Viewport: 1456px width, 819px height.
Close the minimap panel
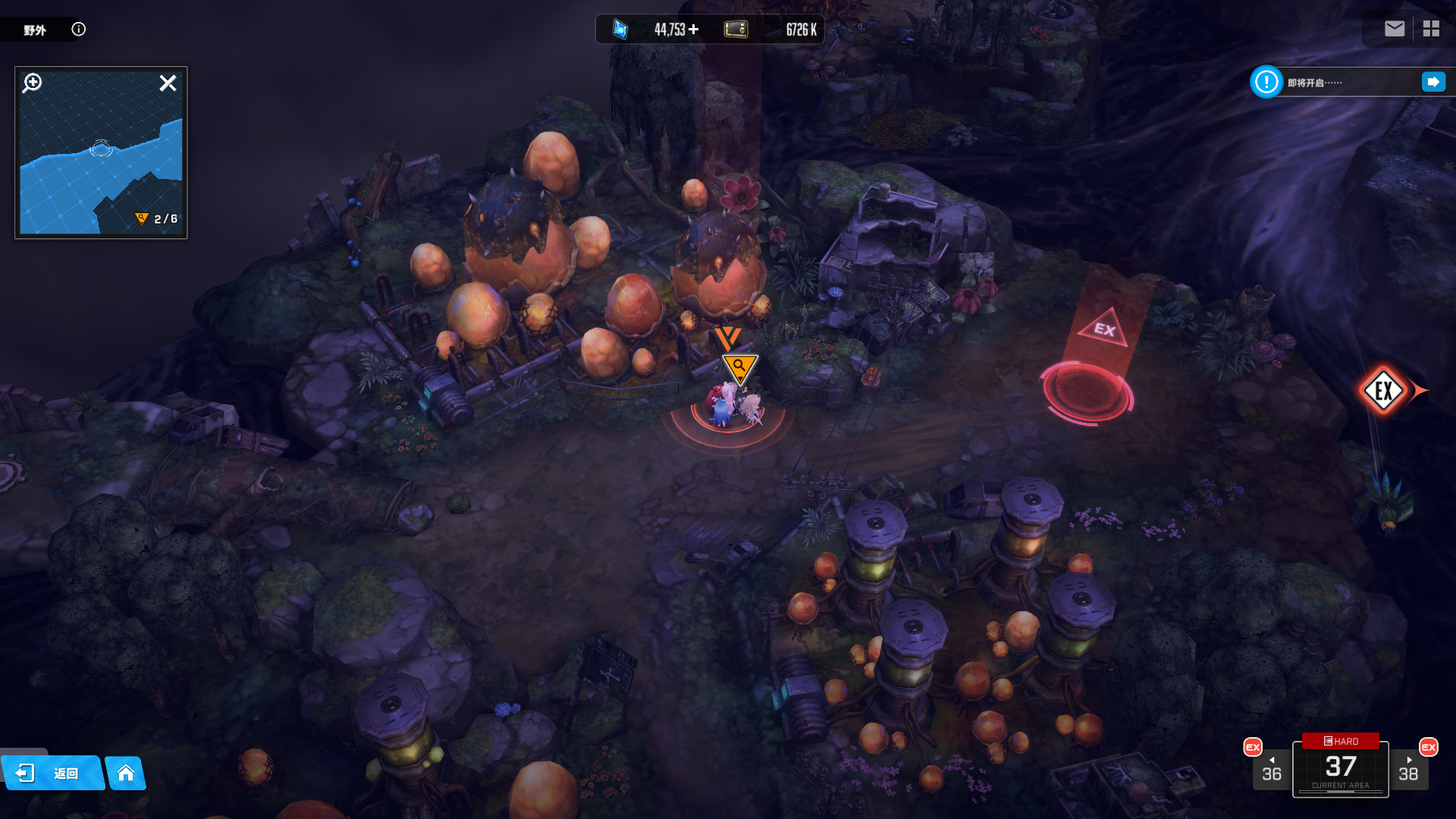pos(168,83)
